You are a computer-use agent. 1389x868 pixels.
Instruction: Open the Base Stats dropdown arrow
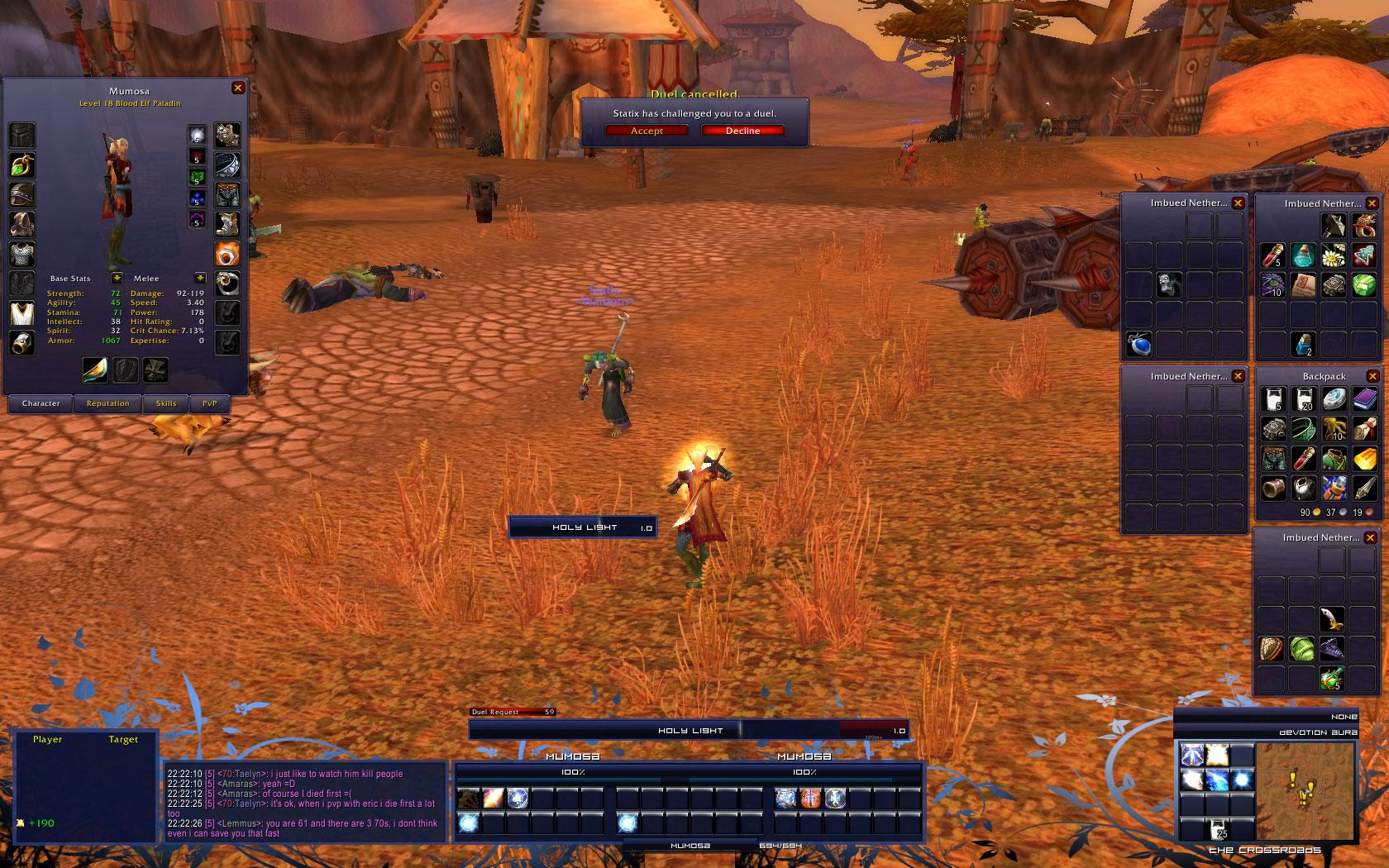[x=117, y=279]
